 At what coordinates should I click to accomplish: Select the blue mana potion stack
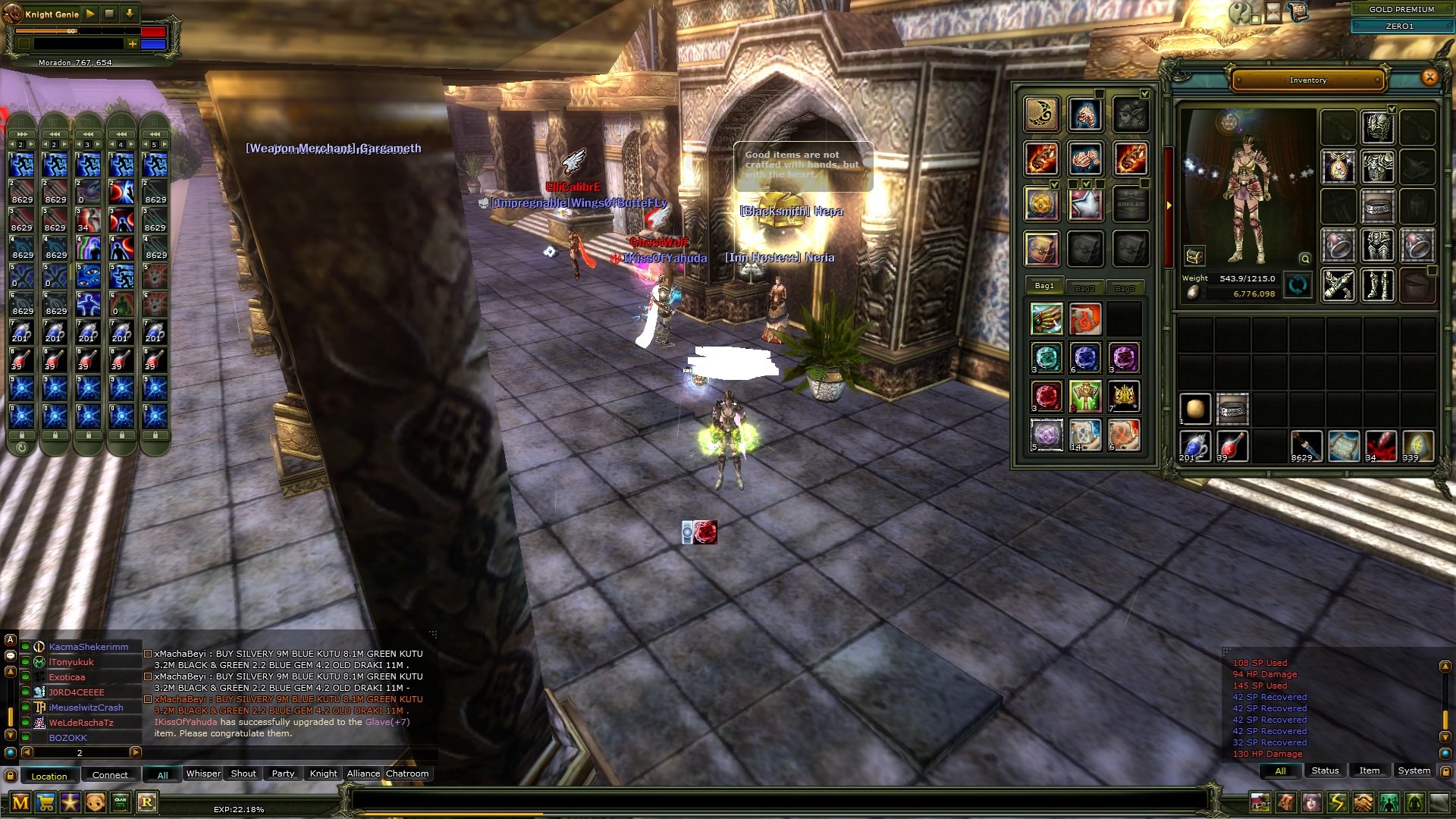(1195, 446)
